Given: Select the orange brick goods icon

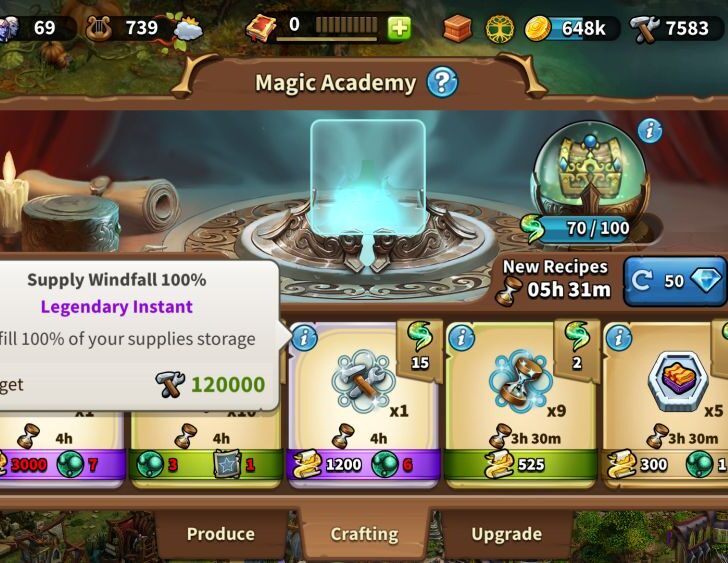Looking at the screenshot, I should pos(457,28).
